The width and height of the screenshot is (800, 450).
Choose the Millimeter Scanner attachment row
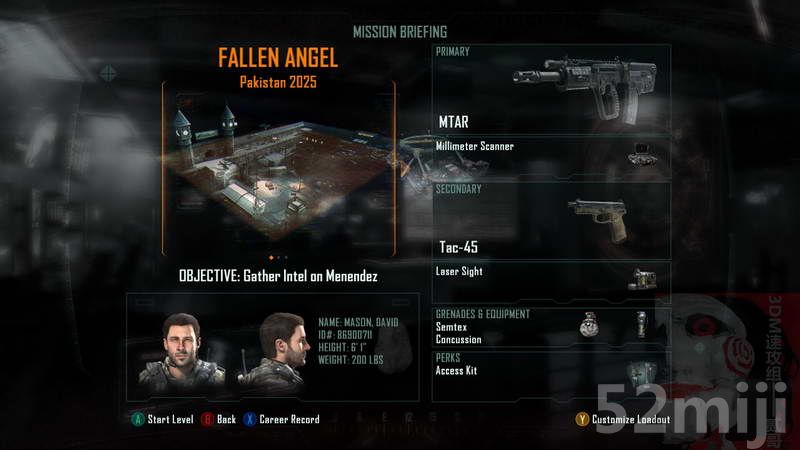(551, 152)
